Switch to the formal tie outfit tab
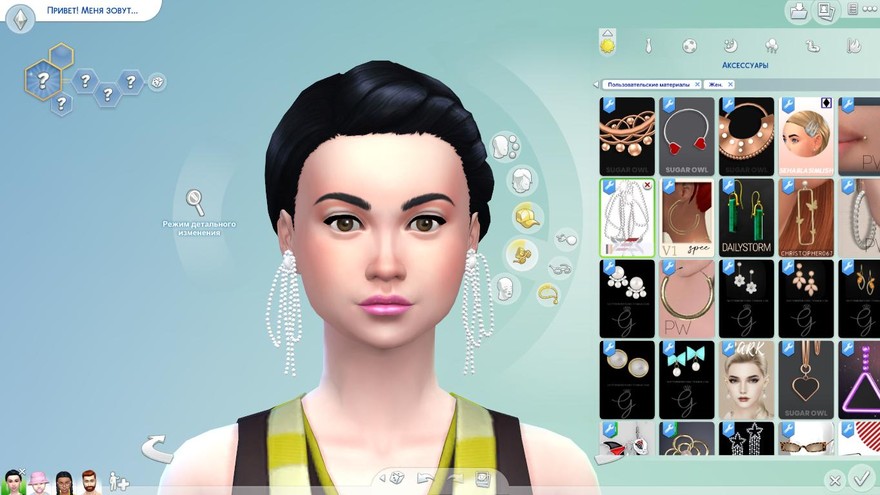The width and height of the screenshot is (880, 495). tap(648, 46)
